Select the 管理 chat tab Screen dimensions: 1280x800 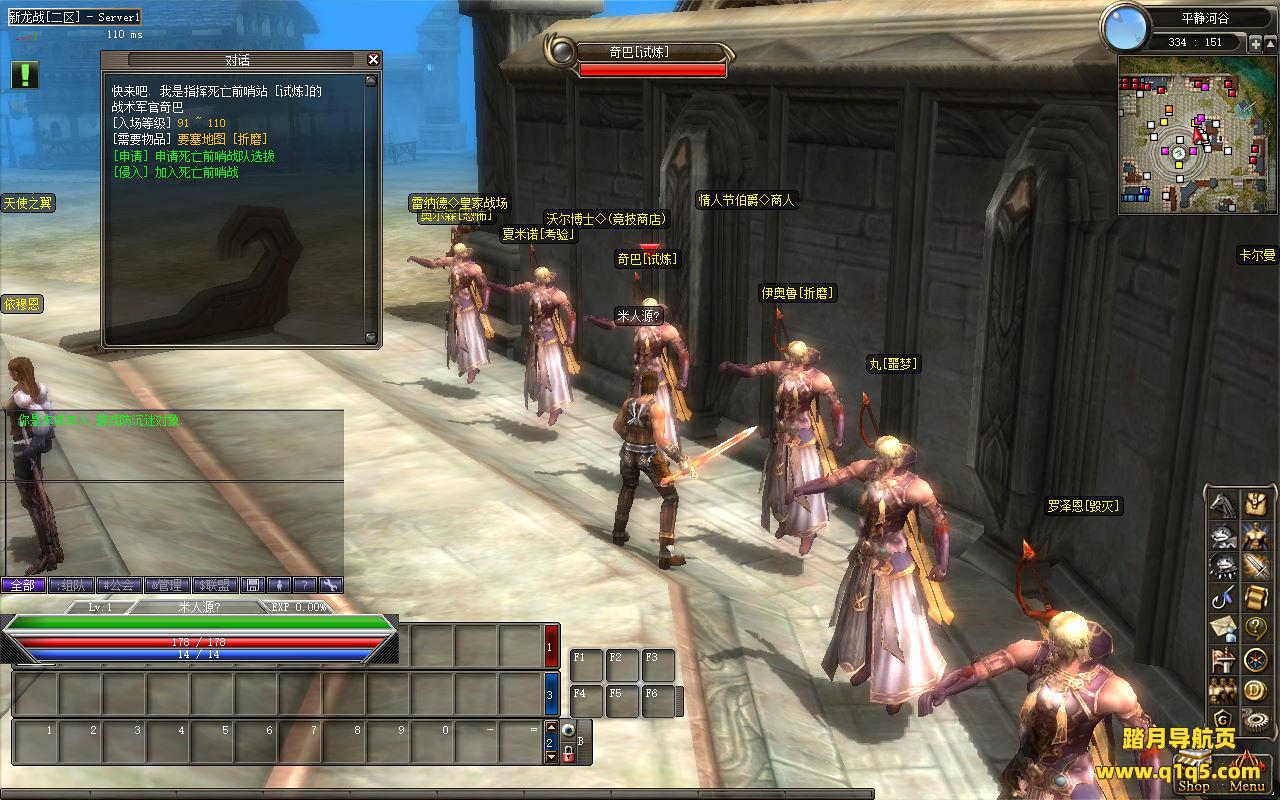point(166,585)
